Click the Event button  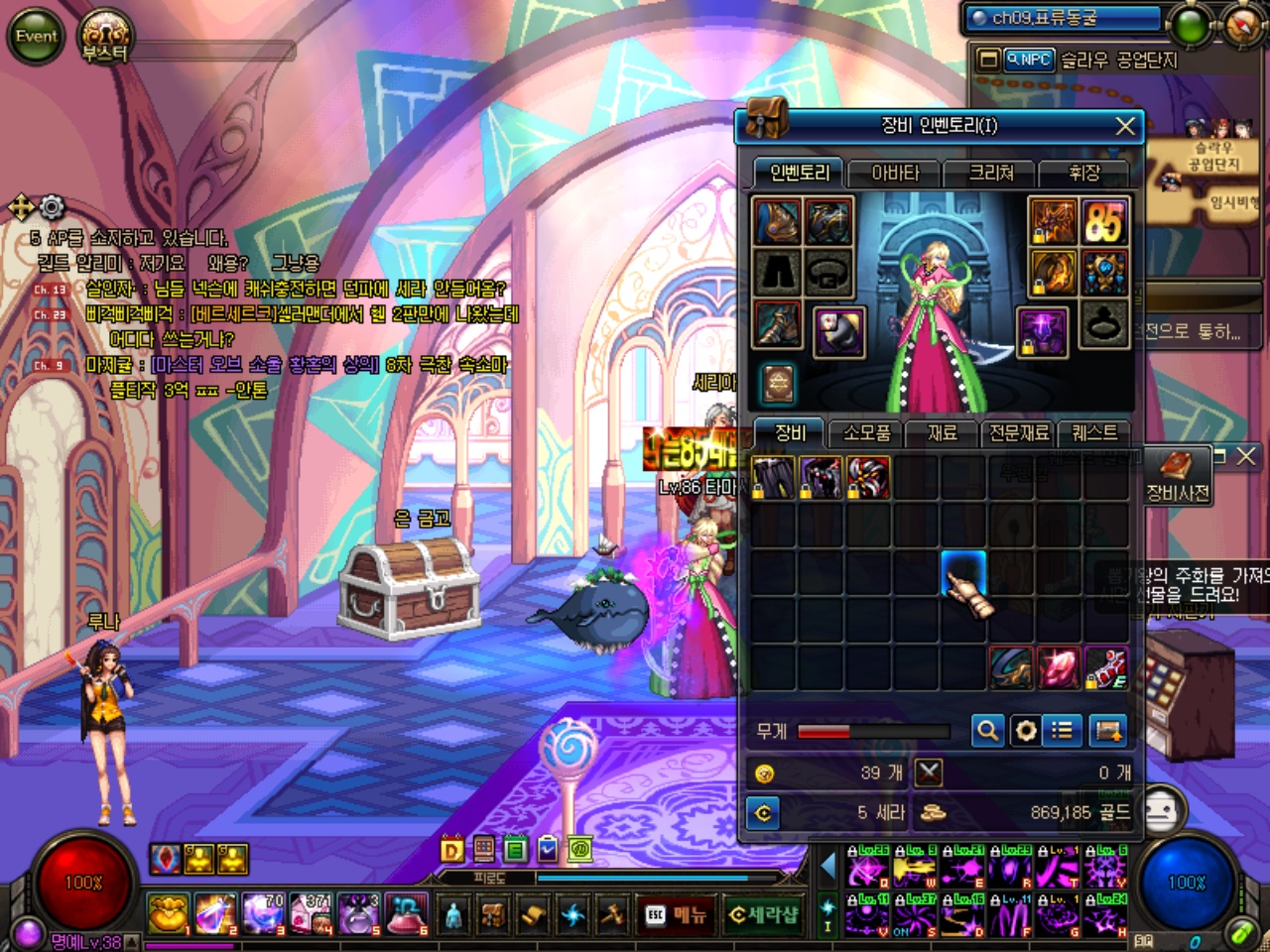coord(36,37)
